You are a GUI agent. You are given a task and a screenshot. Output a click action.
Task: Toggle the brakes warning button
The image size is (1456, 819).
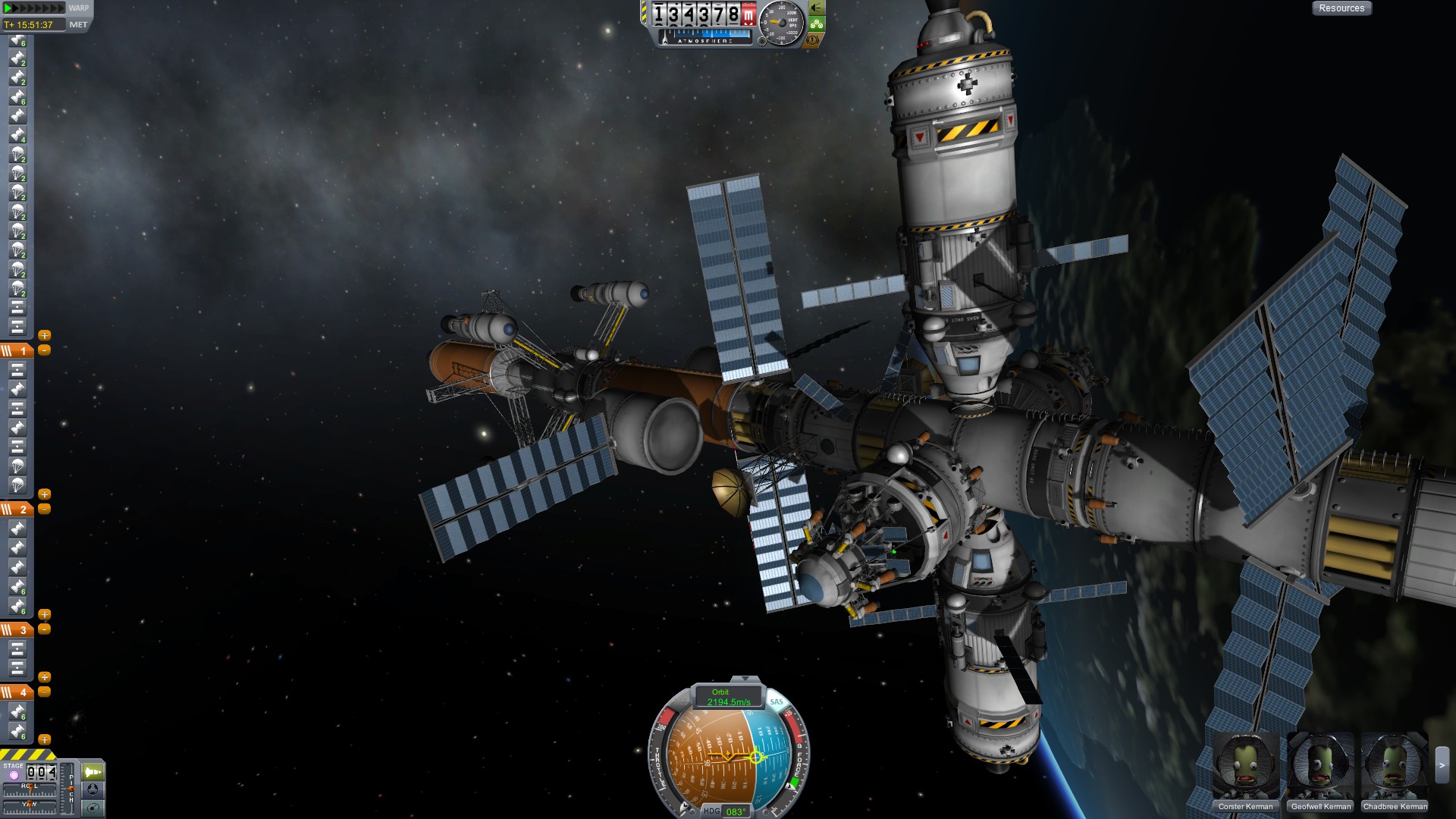point(814,39)
